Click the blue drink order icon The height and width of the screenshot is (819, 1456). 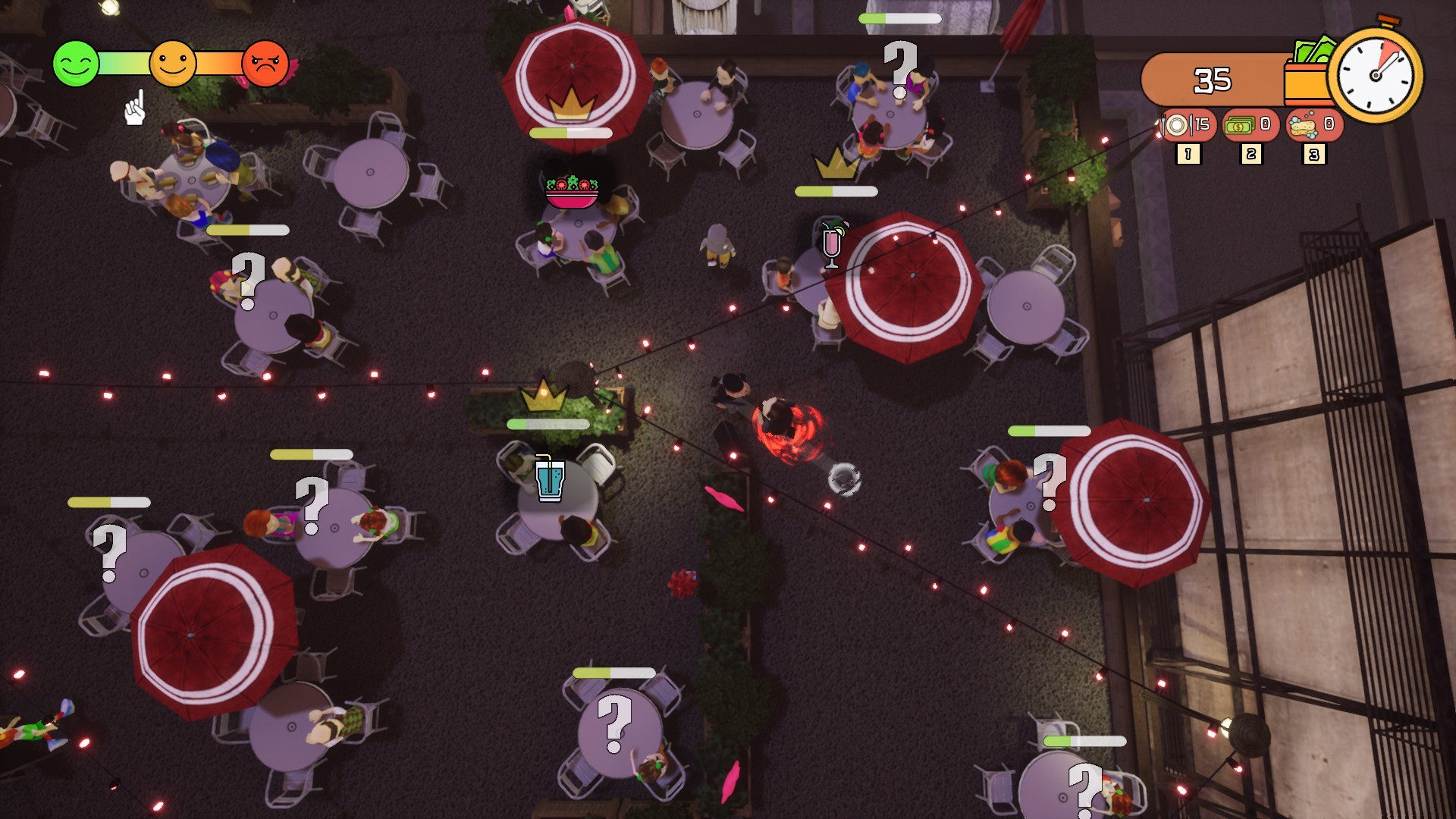coord(549,479)
